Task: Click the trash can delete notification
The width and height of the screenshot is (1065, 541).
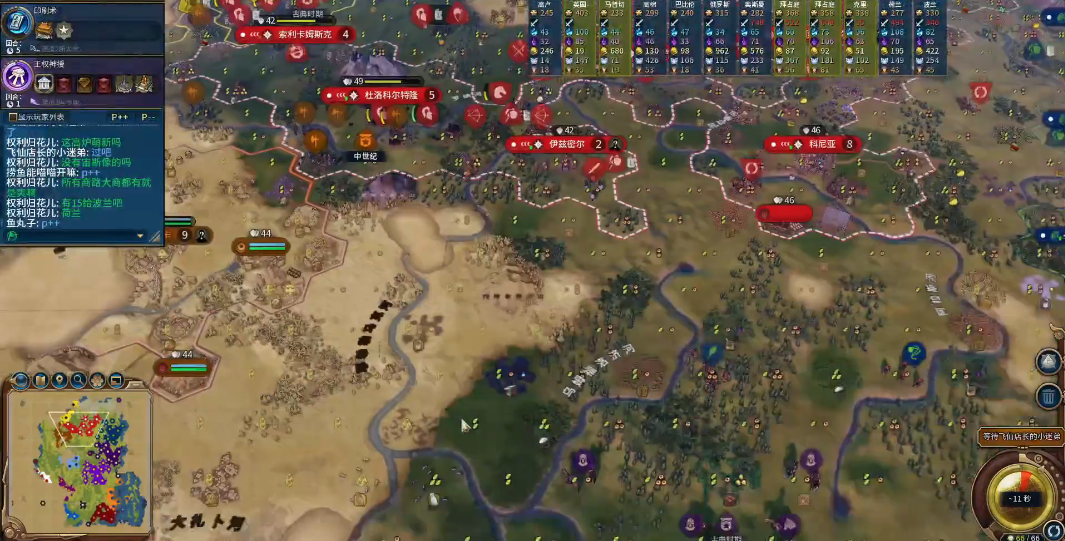Action: tap(1048, 396)
